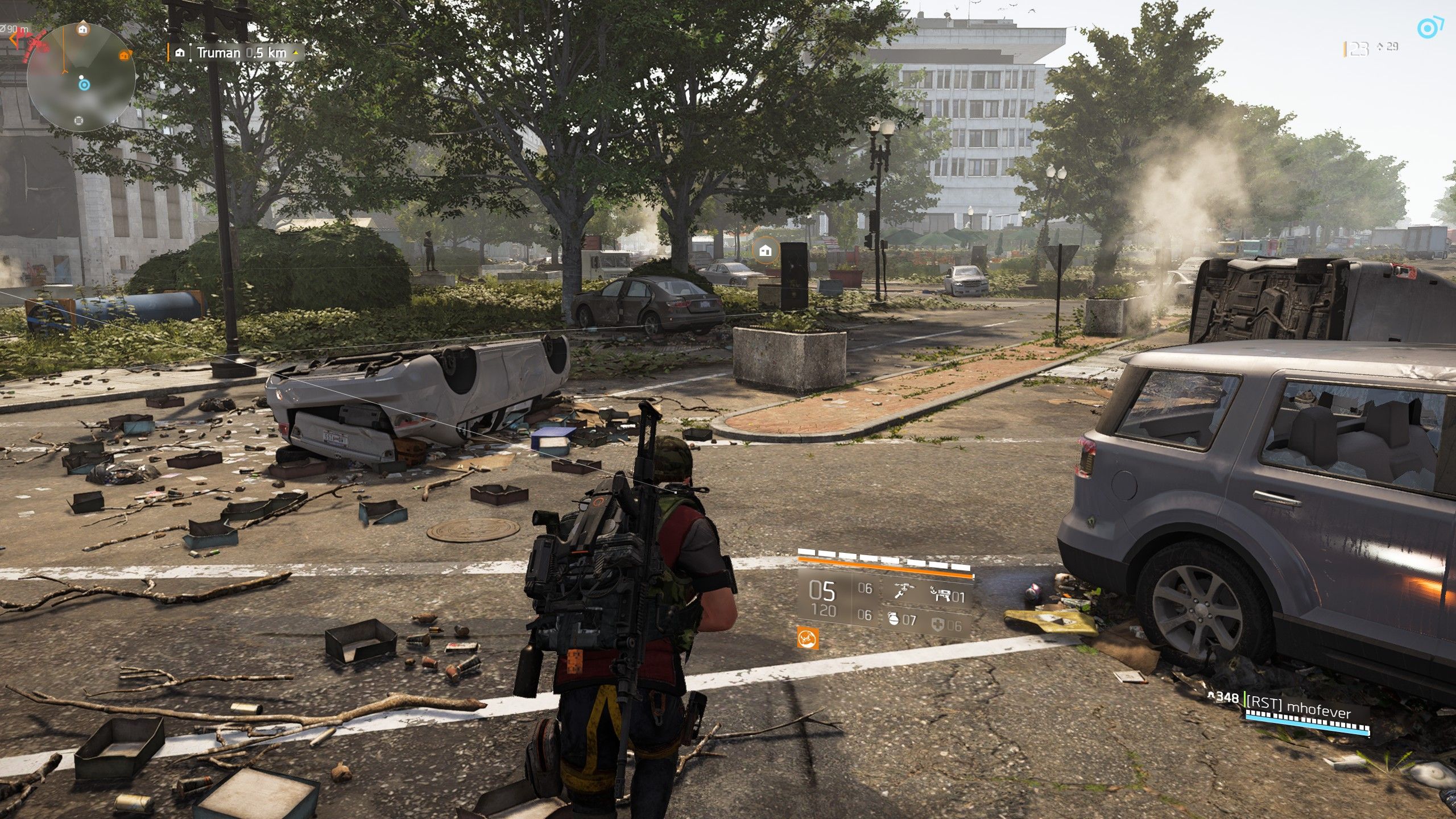Click the orange status buff icon
The height and width of the screenshot is (819, 1456).
[808, 638]
